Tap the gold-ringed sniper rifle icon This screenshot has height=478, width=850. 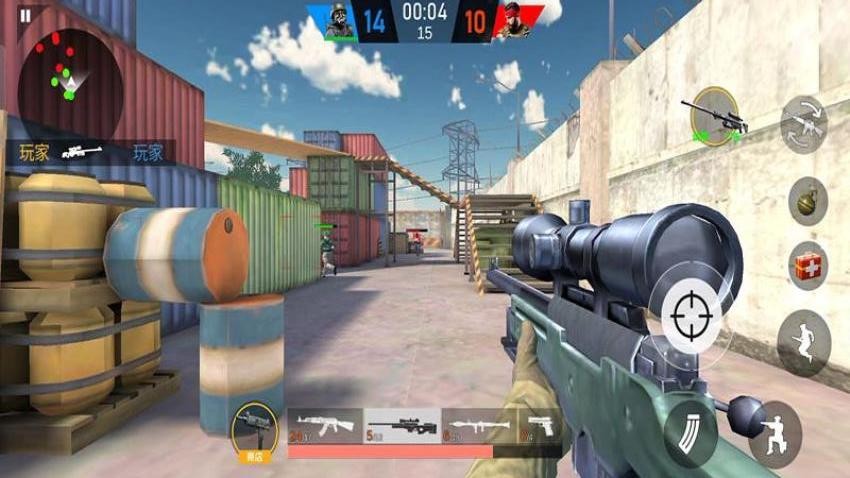(x=715, y=117)
